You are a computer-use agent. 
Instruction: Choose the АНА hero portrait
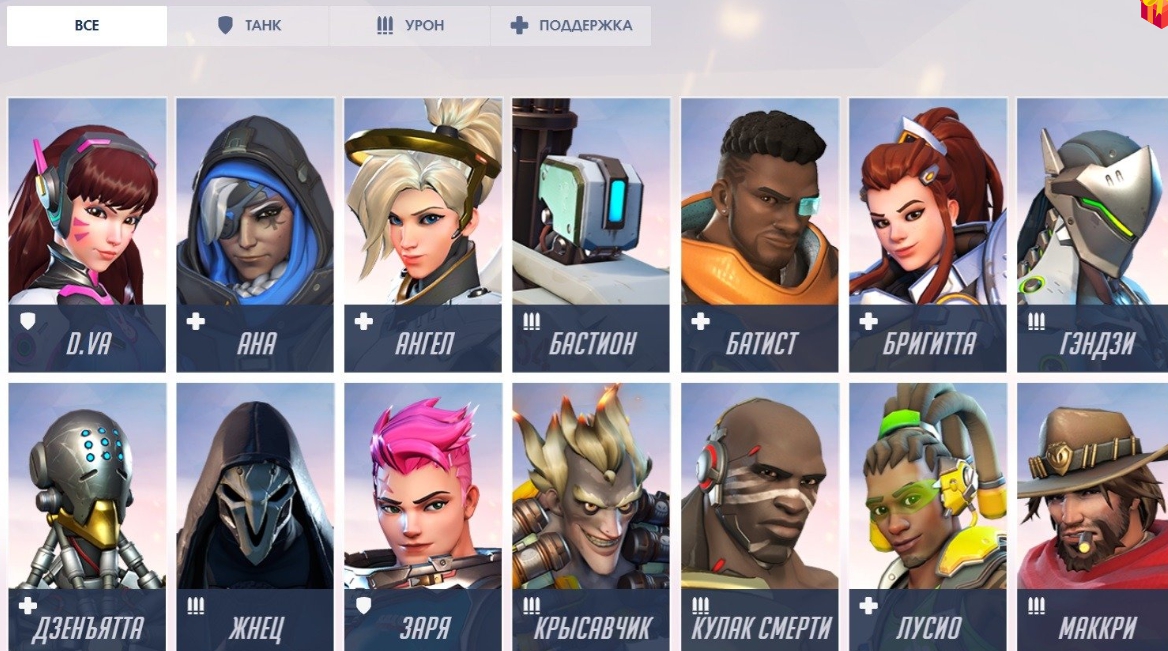pyautogui.click(x=255, y=235)
